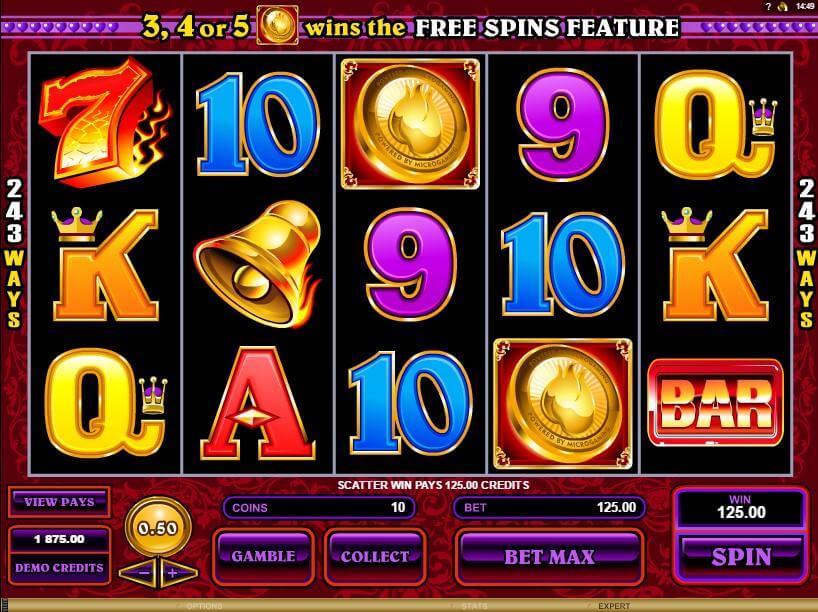The image size is (818, 612).
Task: Select the Bet Max button
Action: [x=548, y=556]
